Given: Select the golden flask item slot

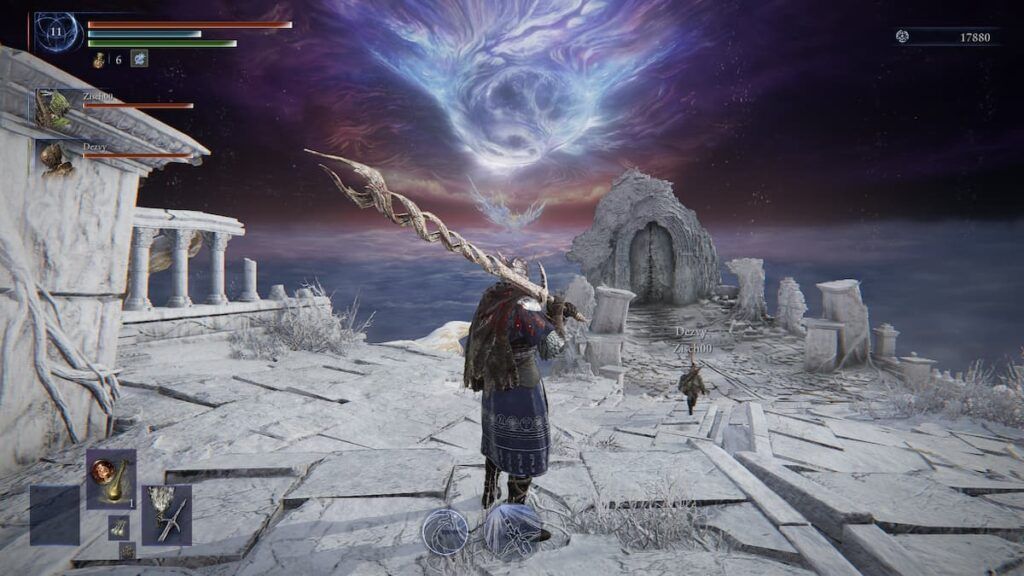Looking at the screenshot, I should [x=110, y=479].
